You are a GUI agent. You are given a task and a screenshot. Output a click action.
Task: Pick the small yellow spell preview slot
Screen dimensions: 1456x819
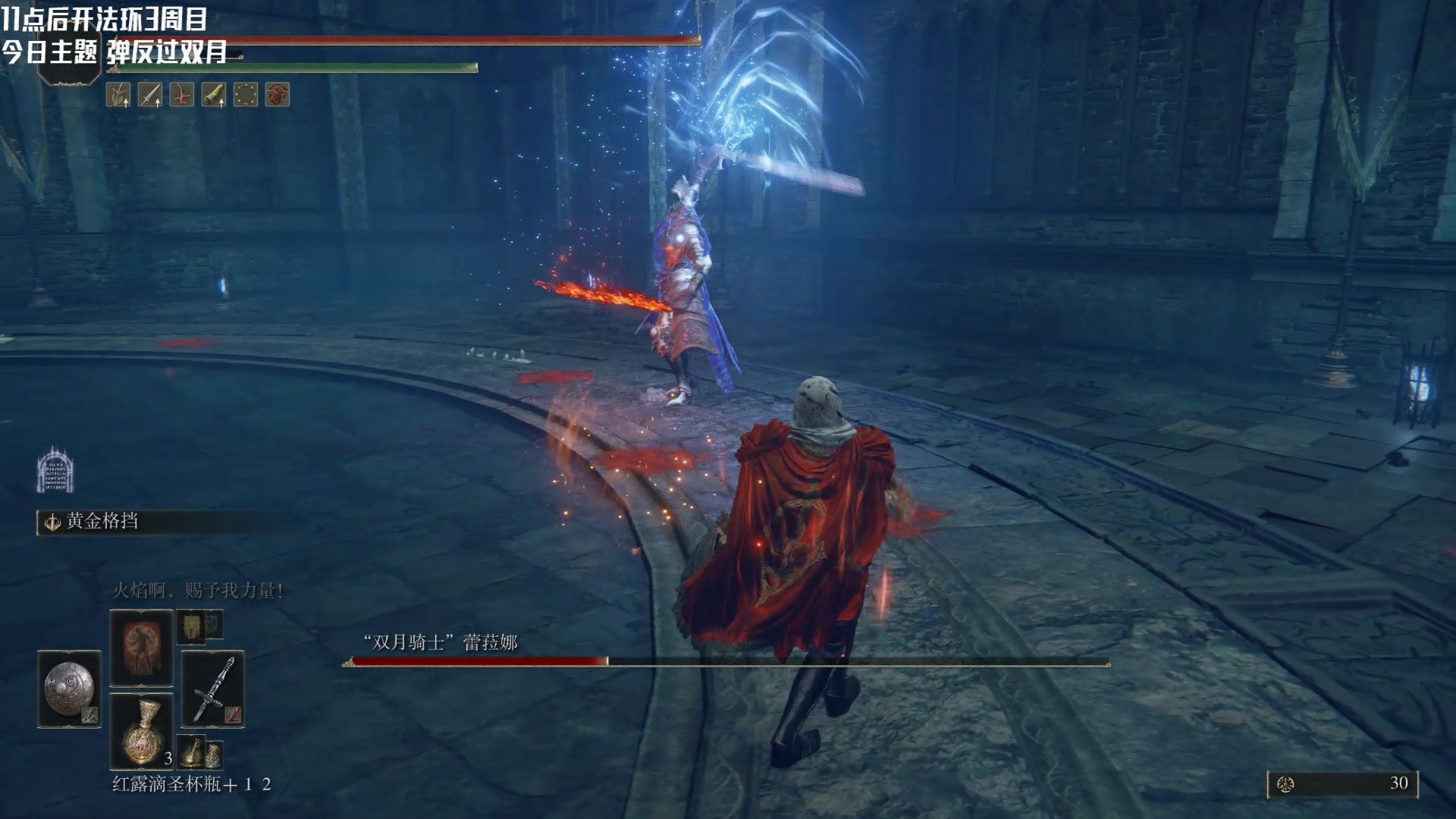pyautogui.click(x=190, y=626)
